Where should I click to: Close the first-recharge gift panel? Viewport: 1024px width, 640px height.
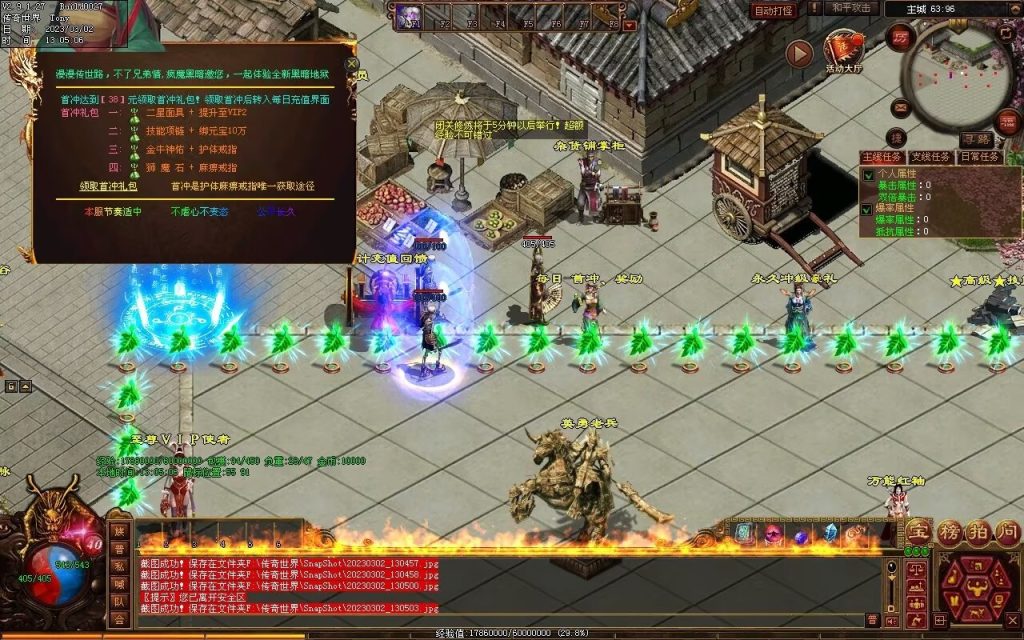(351, 64)
